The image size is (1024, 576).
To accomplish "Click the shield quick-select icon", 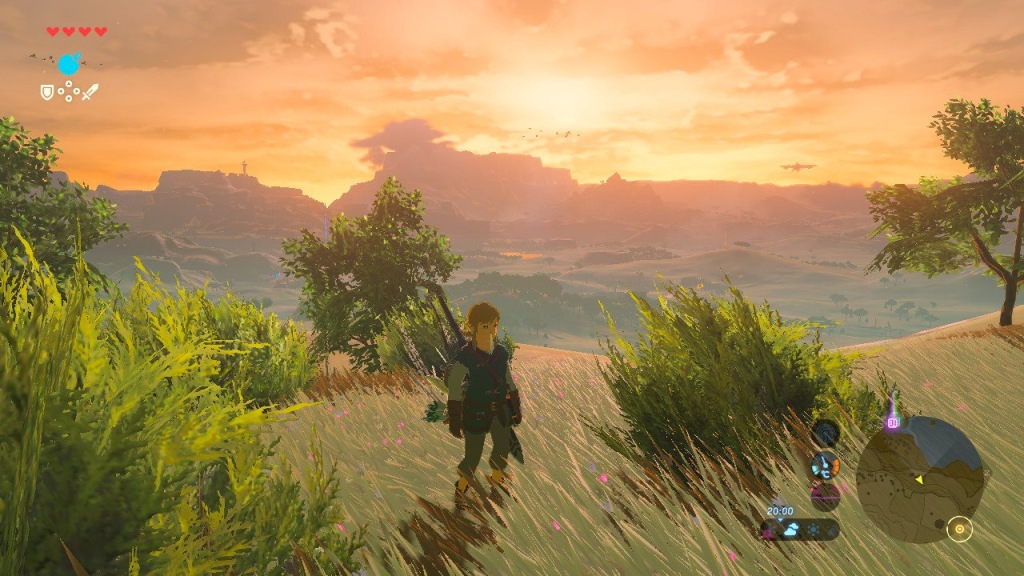I will 46,92.
